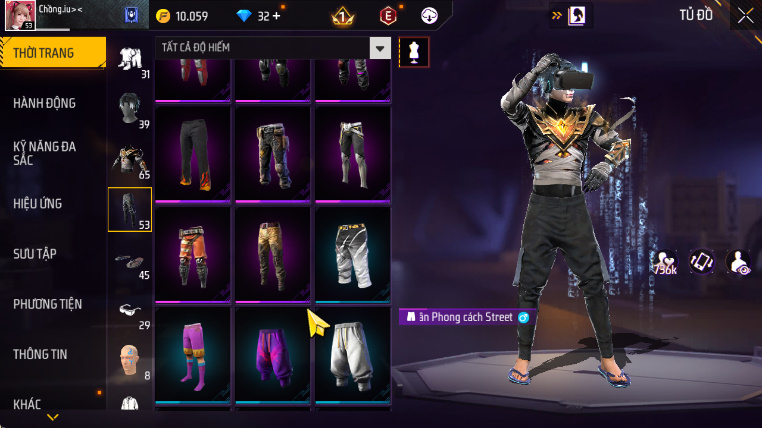Add diamonds with the plus button
This screenshot has height=428, width=762.
click(x=276, y=17)
